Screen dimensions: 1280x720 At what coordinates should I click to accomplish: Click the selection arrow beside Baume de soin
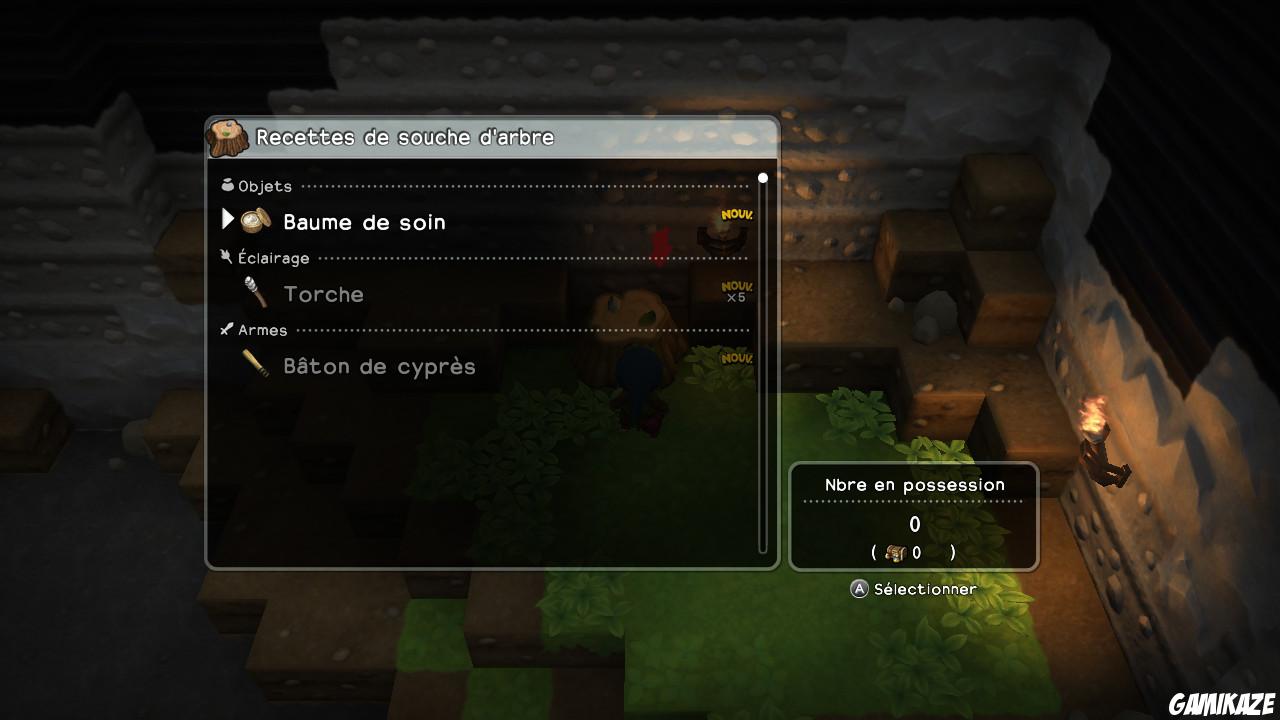coord(228,220)
